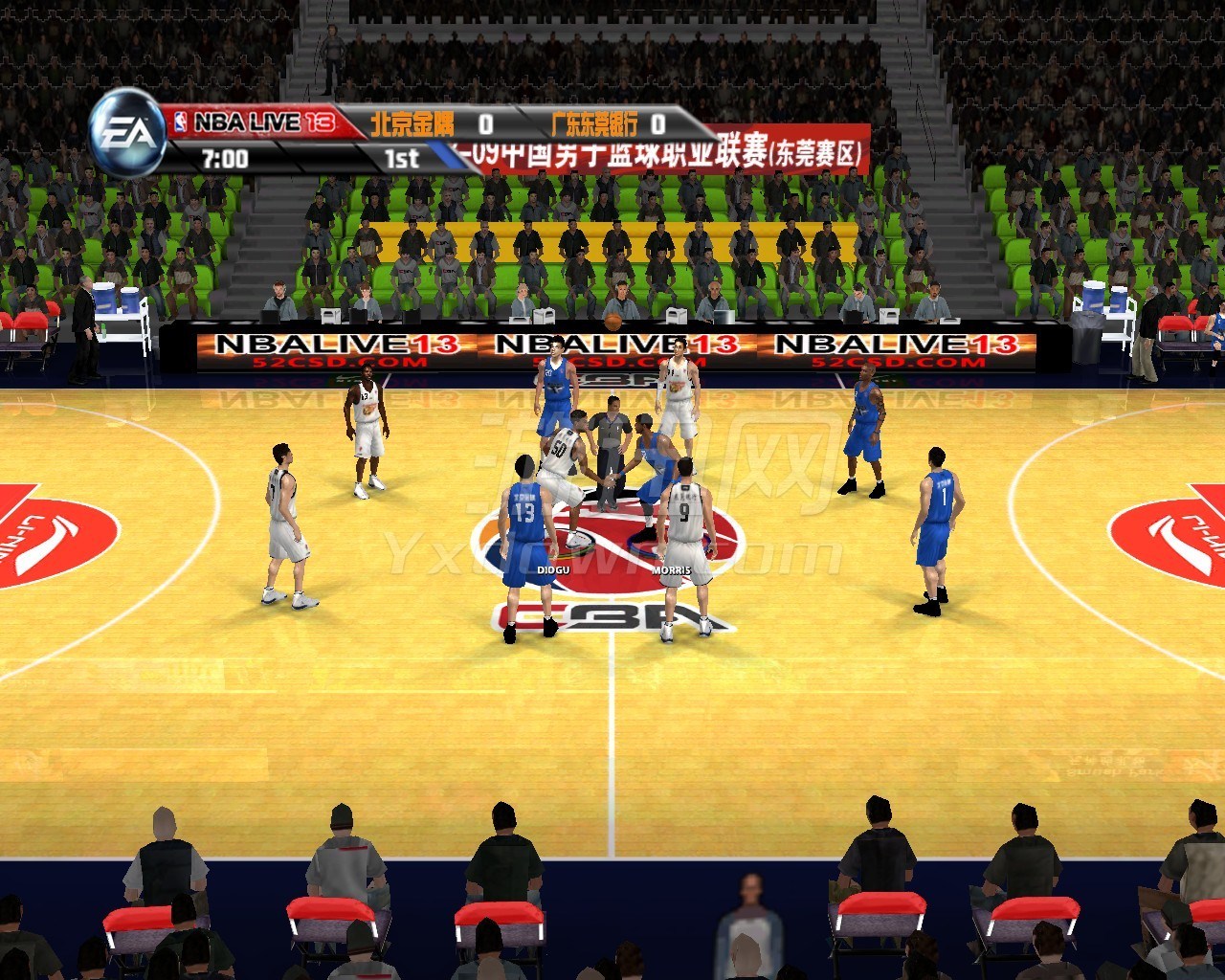
Task: Select the 广东东莞银行 team name
Action: coord(593,121)
